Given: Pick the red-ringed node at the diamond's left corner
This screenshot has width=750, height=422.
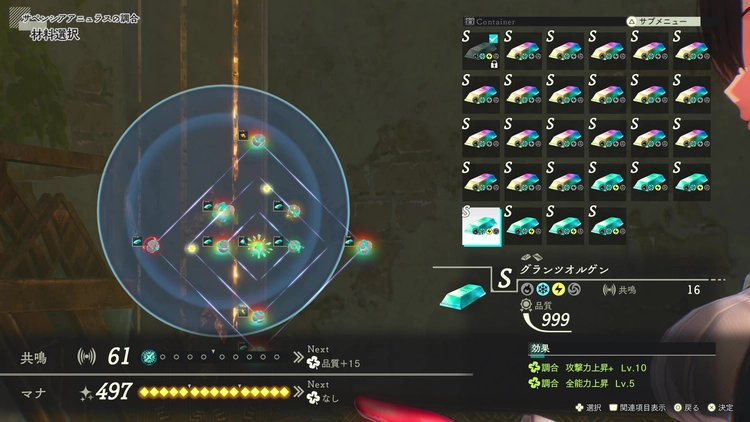Looking at the screenshot, I should tap(152, 244).
